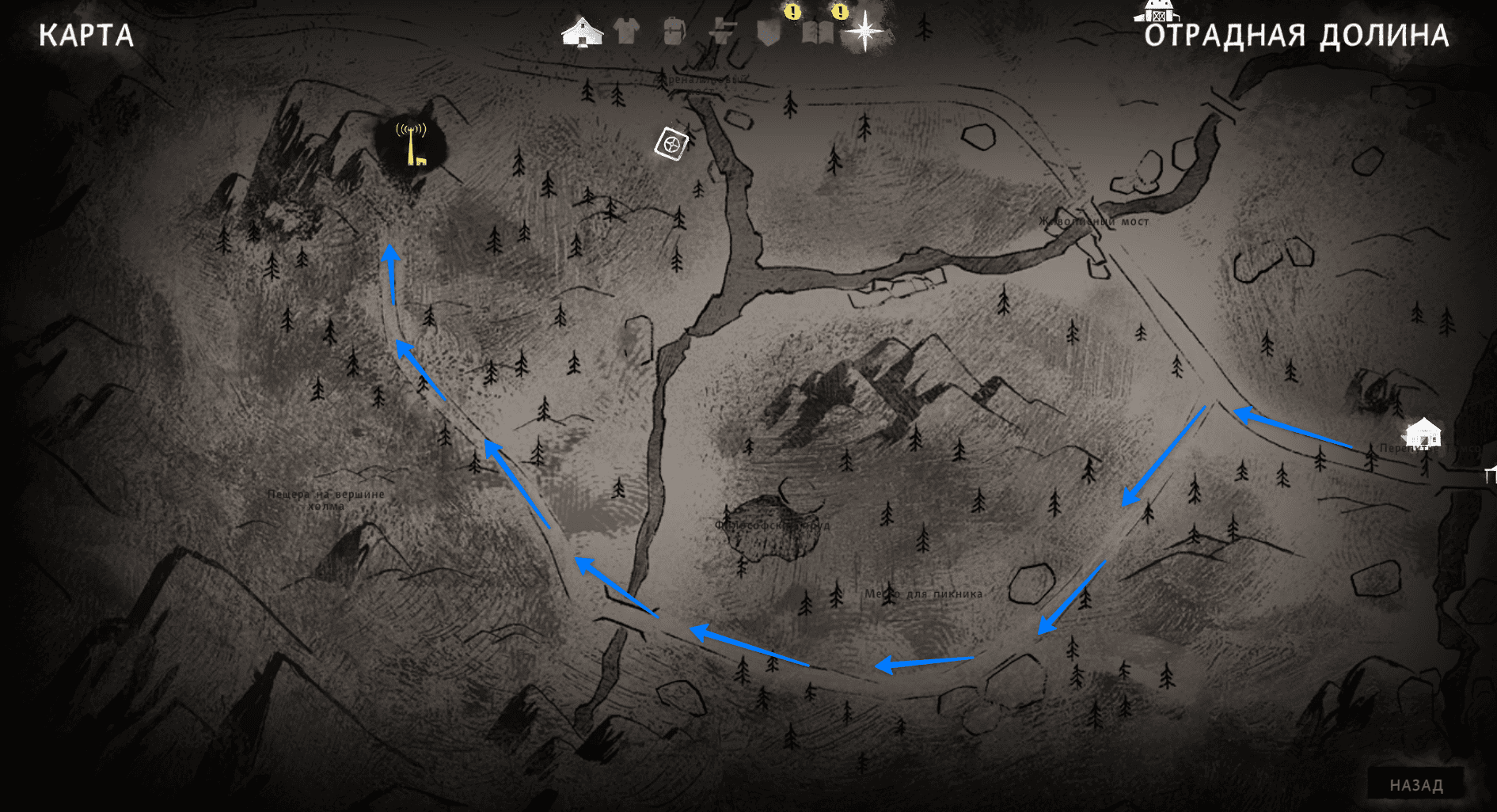Open the clothing tab with the shirt icon
The width and height of the screenshot is (1497, 812).
point(627,32)
